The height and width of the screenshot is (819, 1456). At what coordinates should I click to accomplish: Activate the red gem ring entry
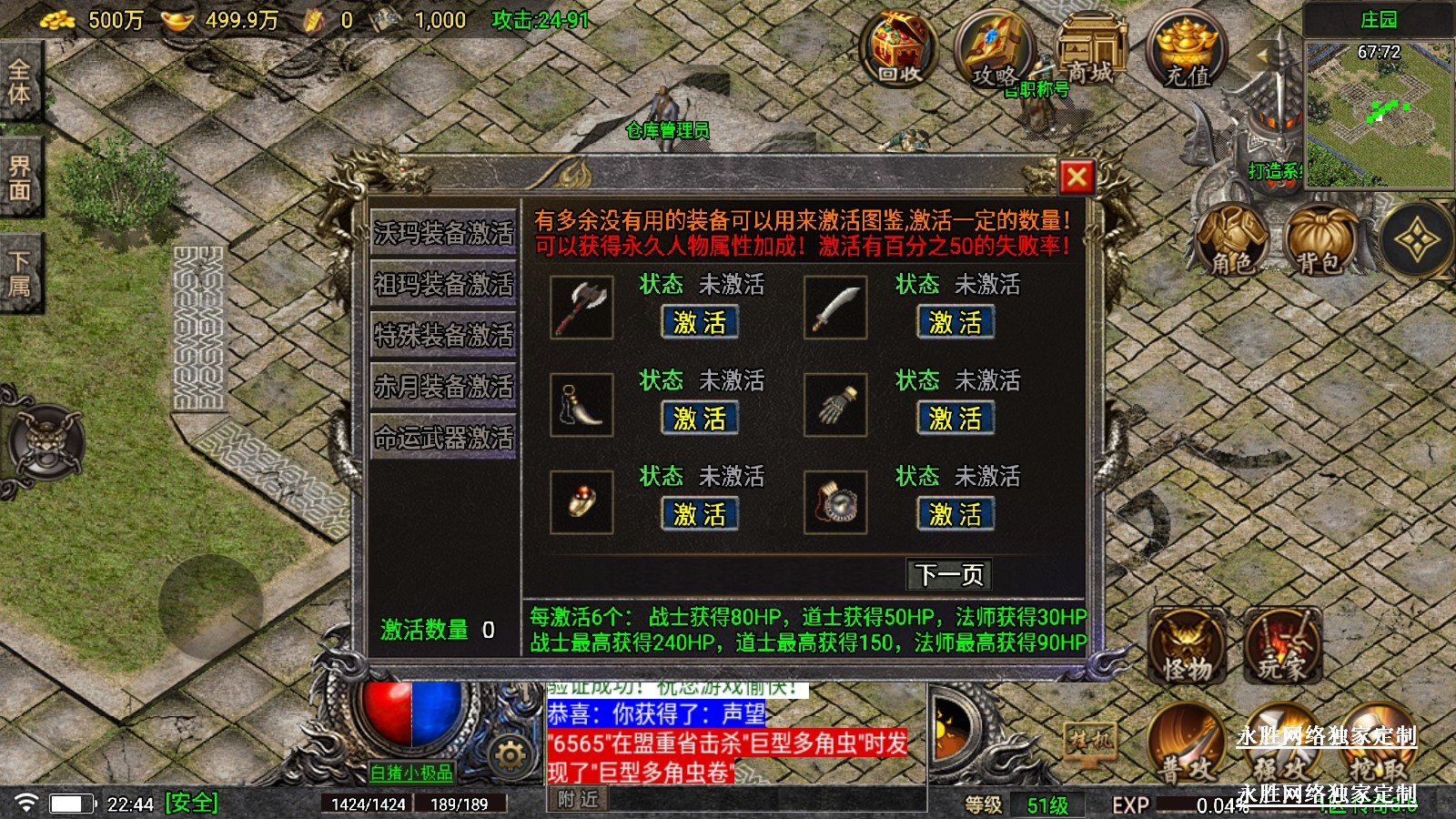point(699,514)
